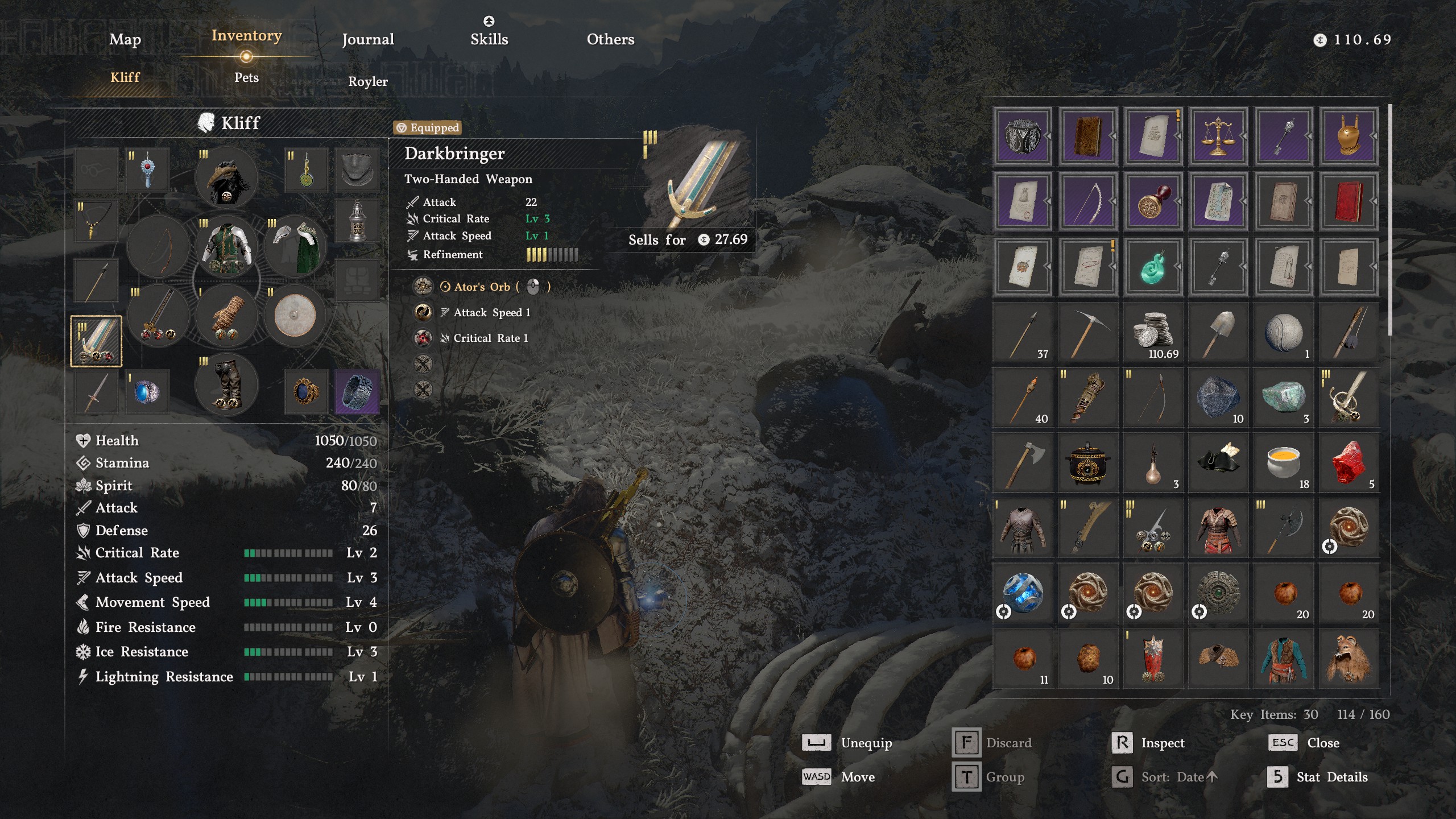Screen dimensions: 1456x819
Task: Click the Kliff character portrait
Action: pyautogui.click(x=206, y=123)
